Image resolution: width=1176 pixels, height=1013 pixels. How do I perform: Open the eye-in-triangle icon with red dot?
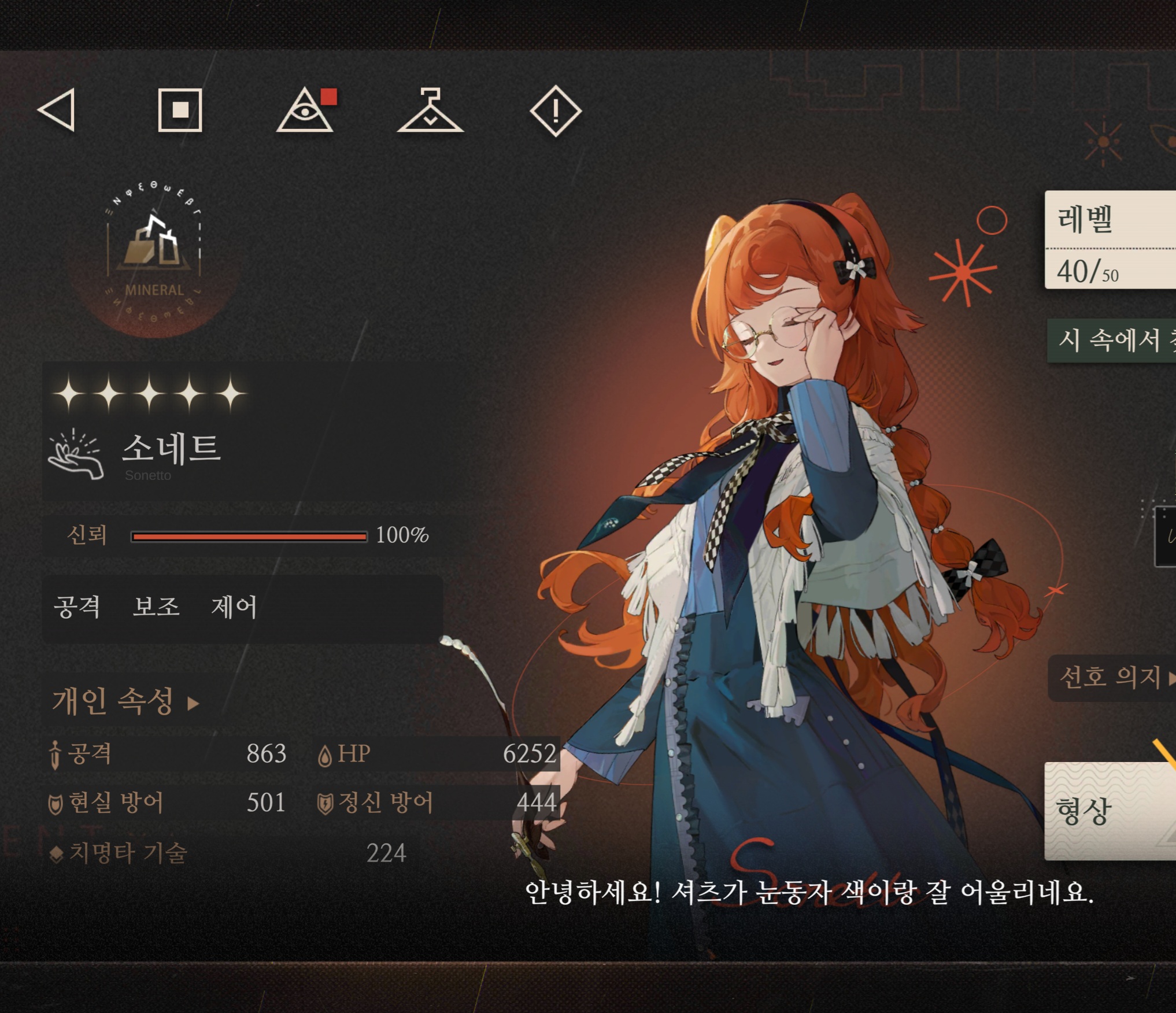coord(305,110)
